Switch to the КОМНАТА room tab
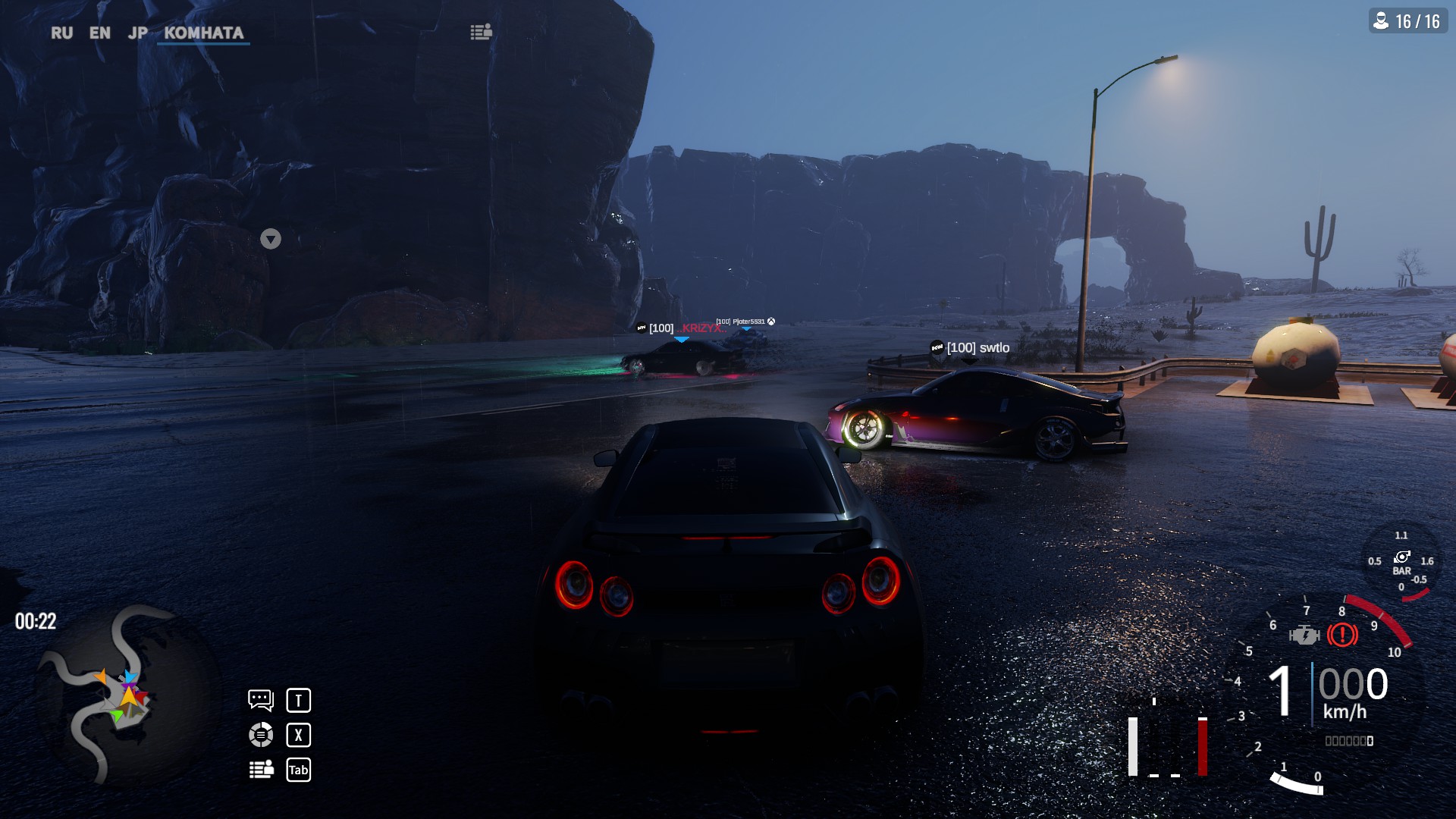Screen dimensions: 1456x819 pos(203,33)
